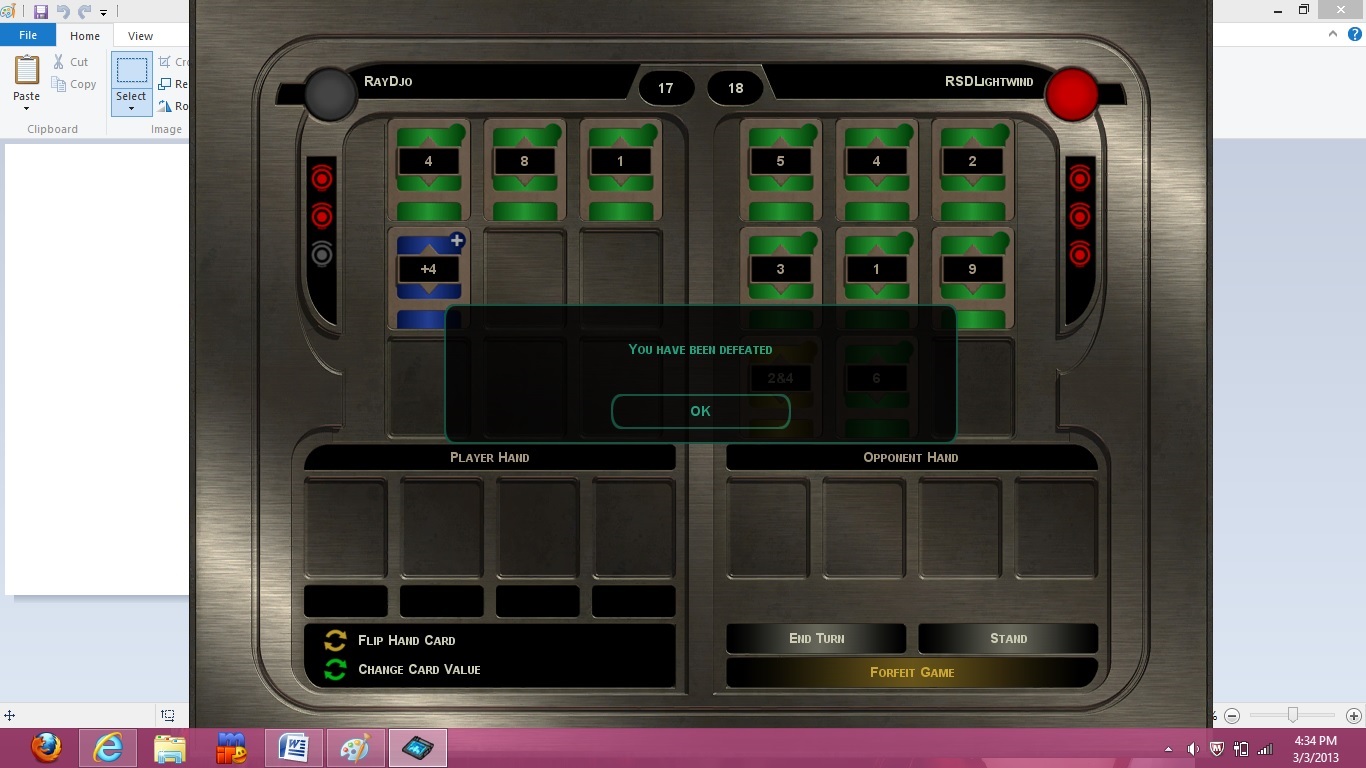Select the blue +4 card on the player table
Screen dimensions: 1366x768
tap(428, 276)
